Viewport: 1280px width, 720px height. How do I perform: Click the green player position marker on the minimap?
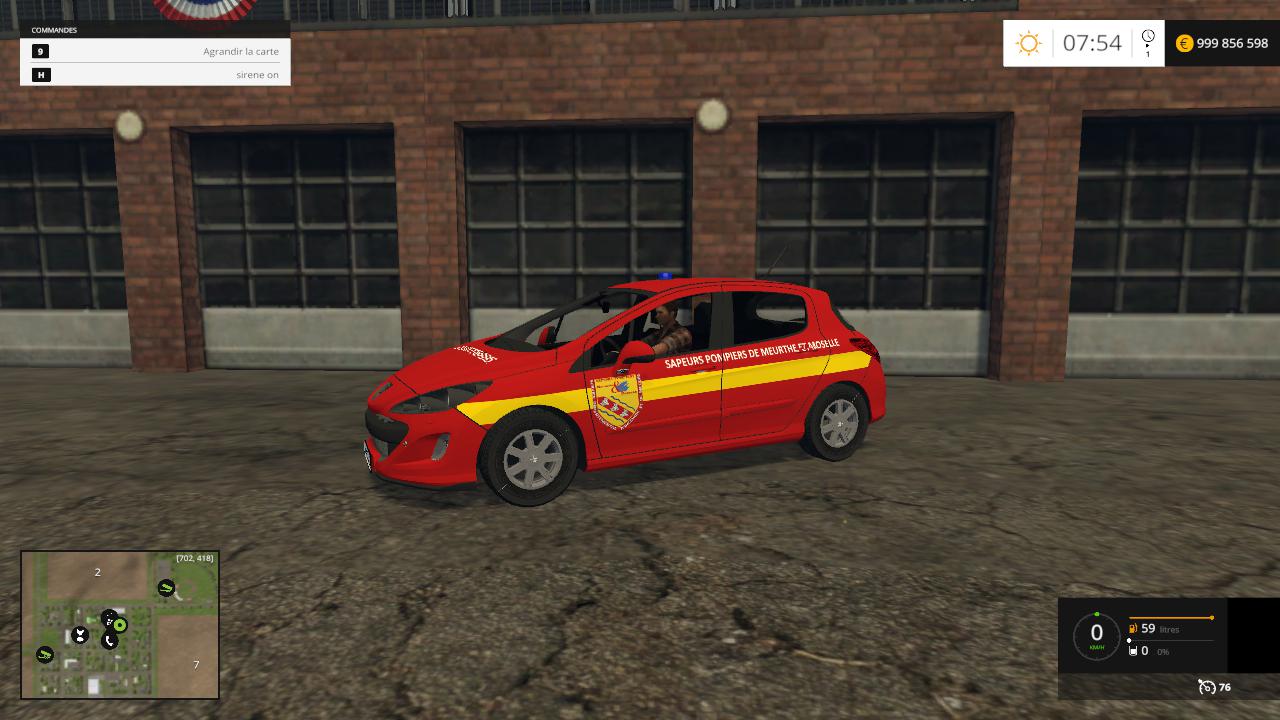pos(119,624)
